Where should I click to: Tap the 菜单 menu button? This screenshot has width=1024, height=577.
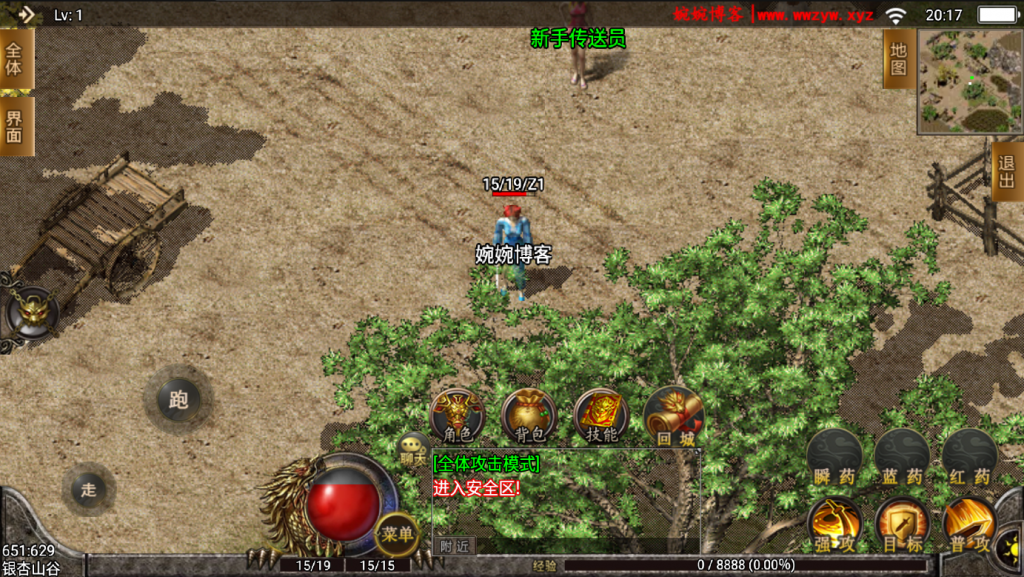click(397, 535)
